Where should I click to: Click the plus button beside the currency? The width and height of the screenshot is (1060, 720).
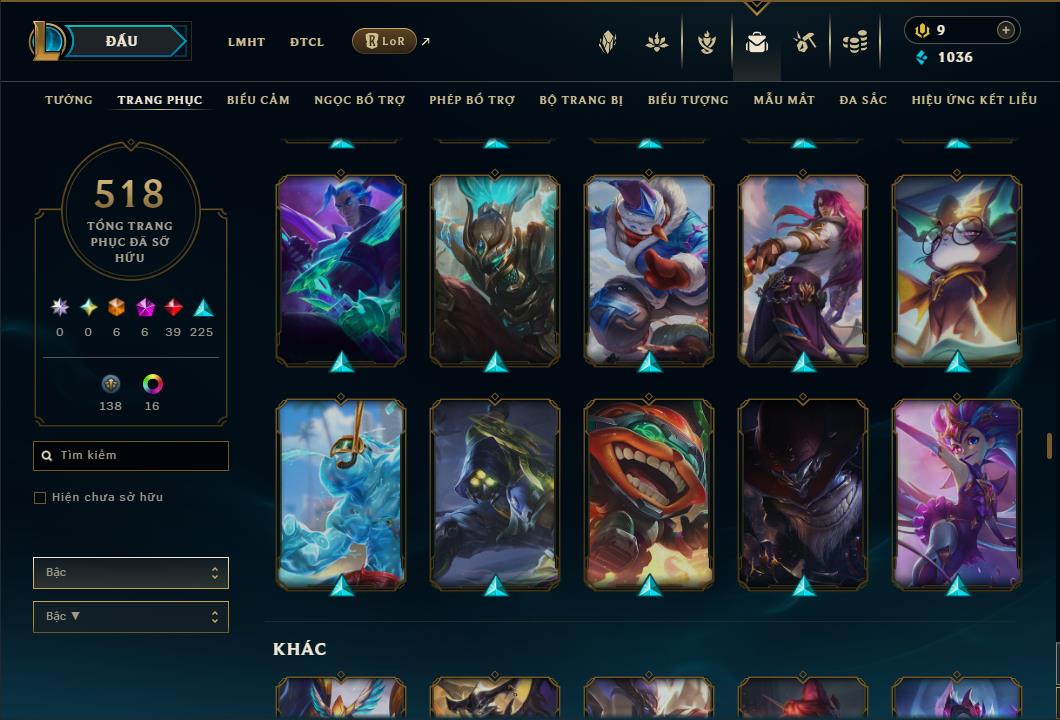[1006, 30]
